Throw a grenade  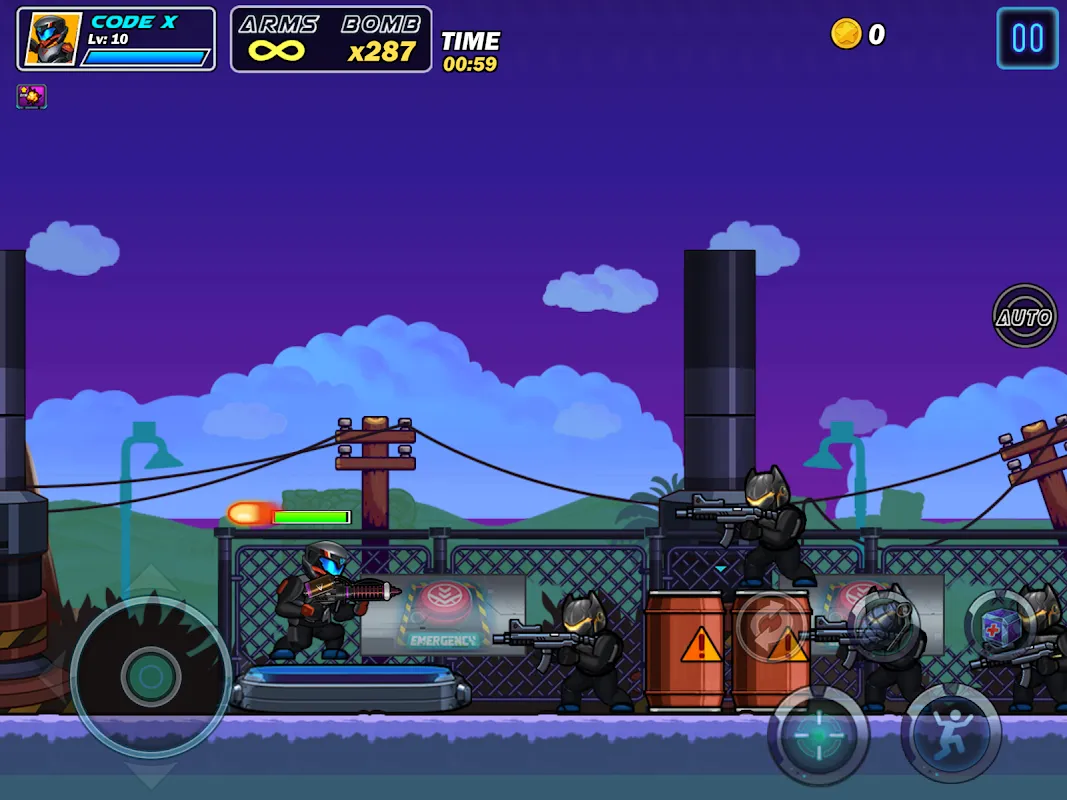pyautogui.click(x=884, y=627)
